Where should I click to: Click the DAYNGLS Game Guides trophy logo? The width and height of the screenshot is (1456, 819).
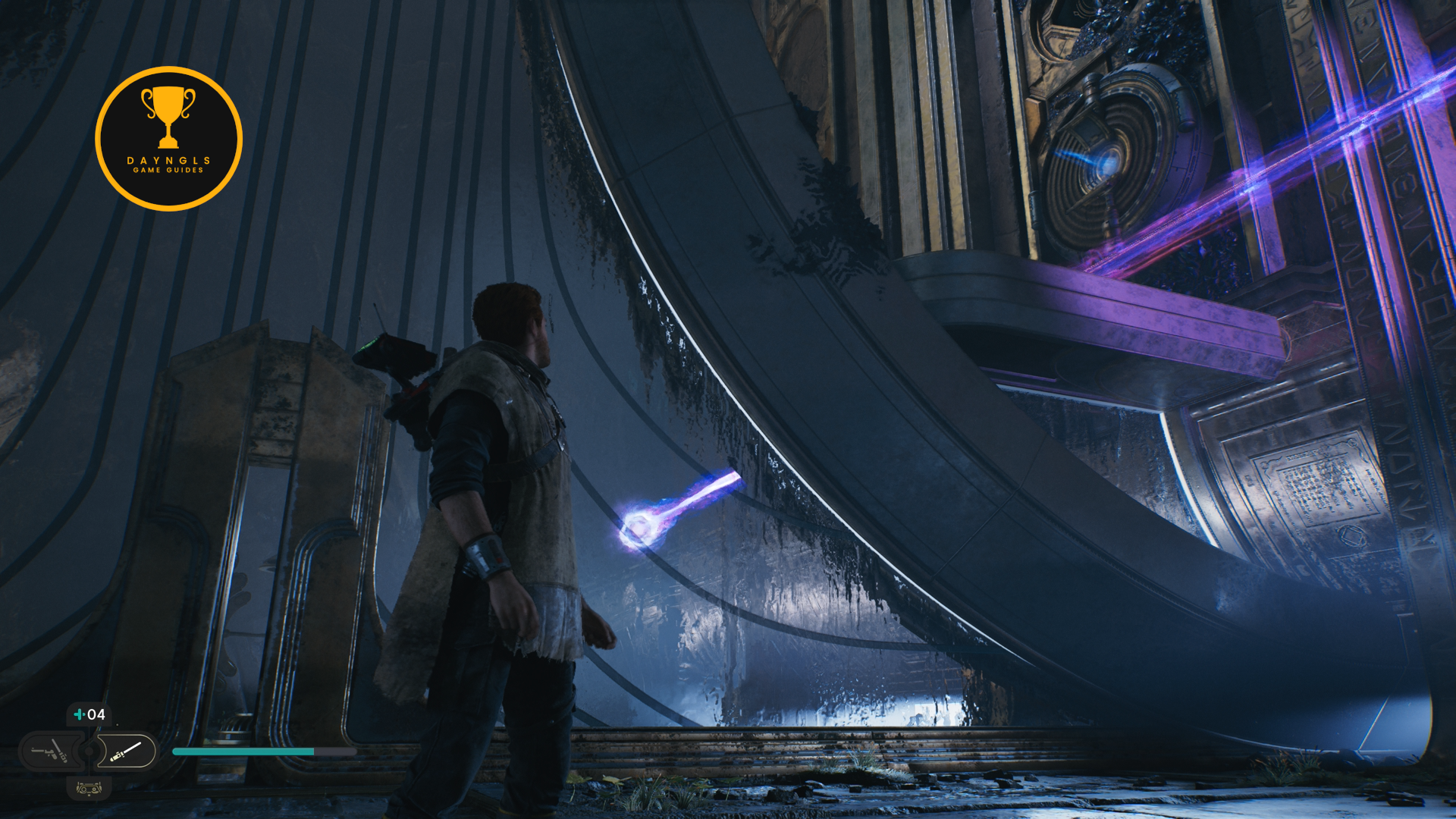[168, 139]
